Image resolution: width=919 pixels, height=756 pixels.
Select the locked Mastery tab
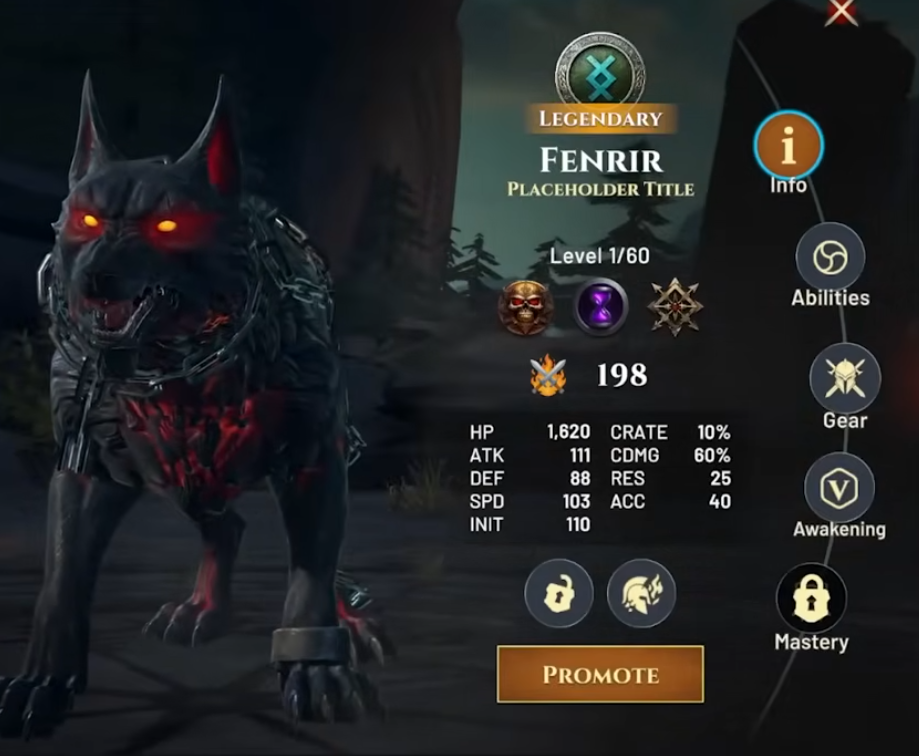click(x=811, y=599)
